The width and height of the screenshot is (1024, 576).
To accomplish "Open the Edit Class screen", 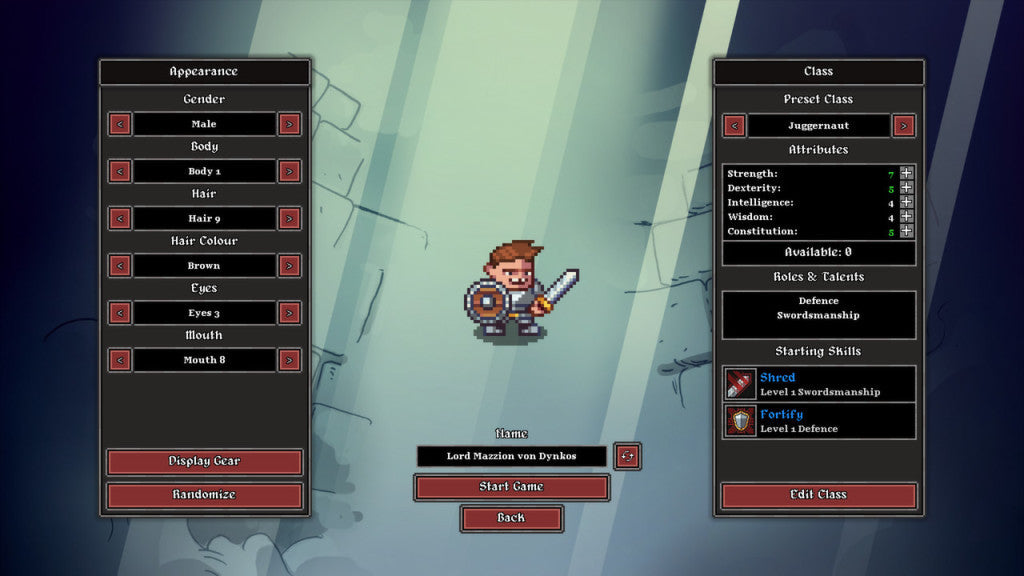I will (x=818, y=495).
